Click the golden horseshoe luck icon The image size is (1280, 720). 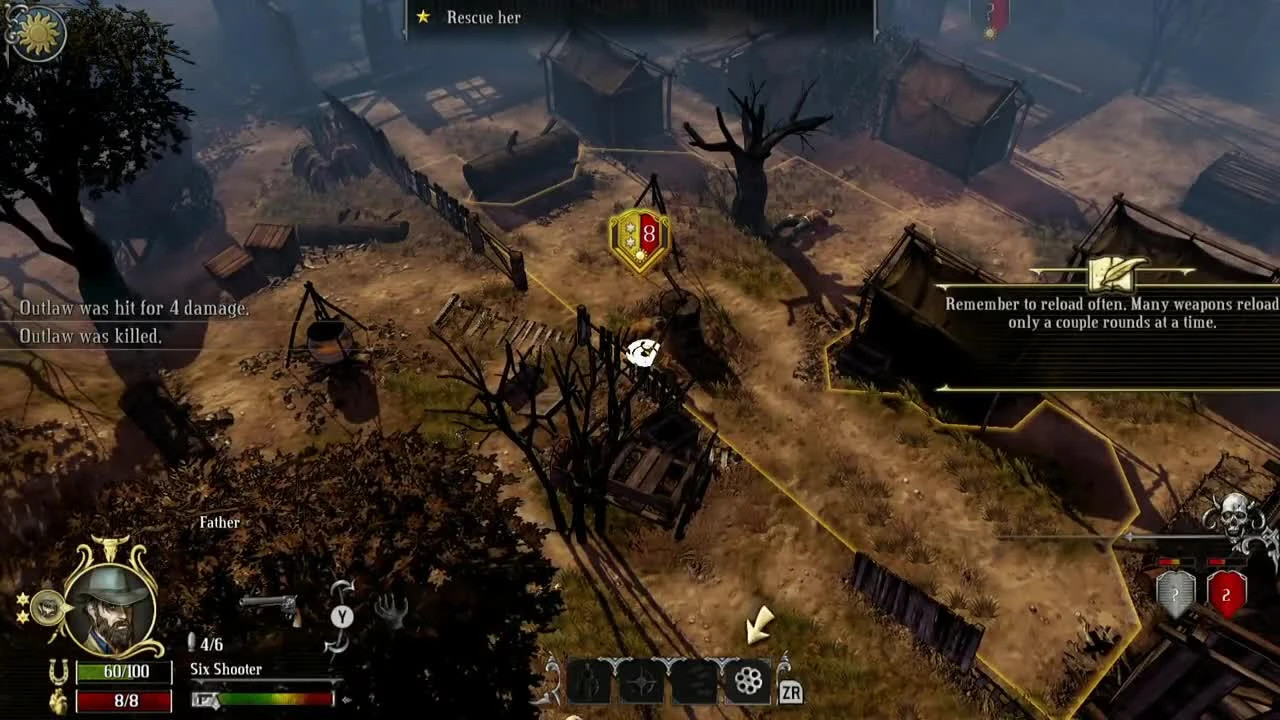click(60, 671)
